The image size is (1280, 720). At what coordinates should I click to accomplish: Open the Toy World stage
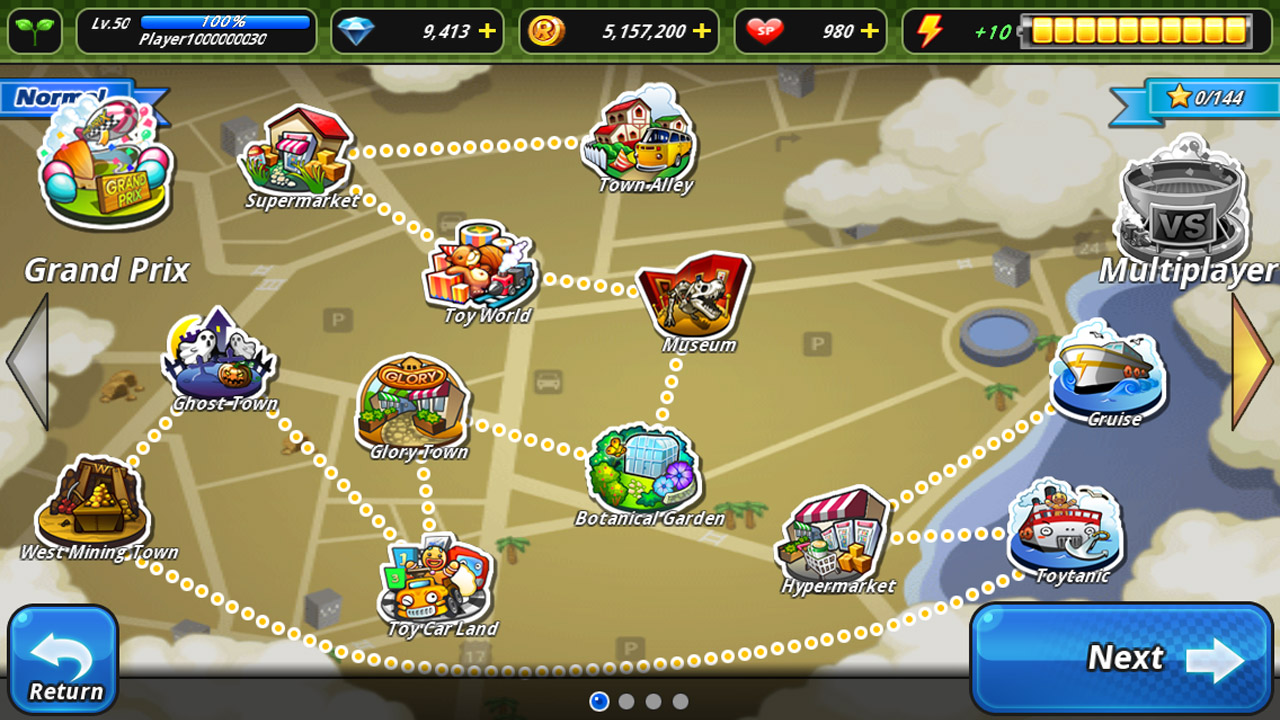[x=481, y=267]
